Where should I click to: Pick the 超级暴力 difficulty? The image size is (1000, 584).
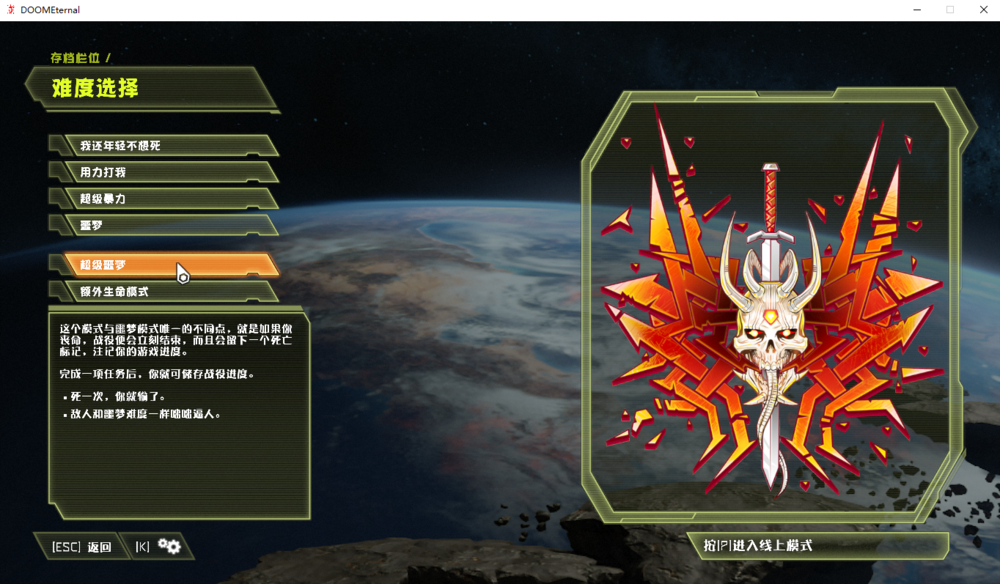click(x=165, y=199)
